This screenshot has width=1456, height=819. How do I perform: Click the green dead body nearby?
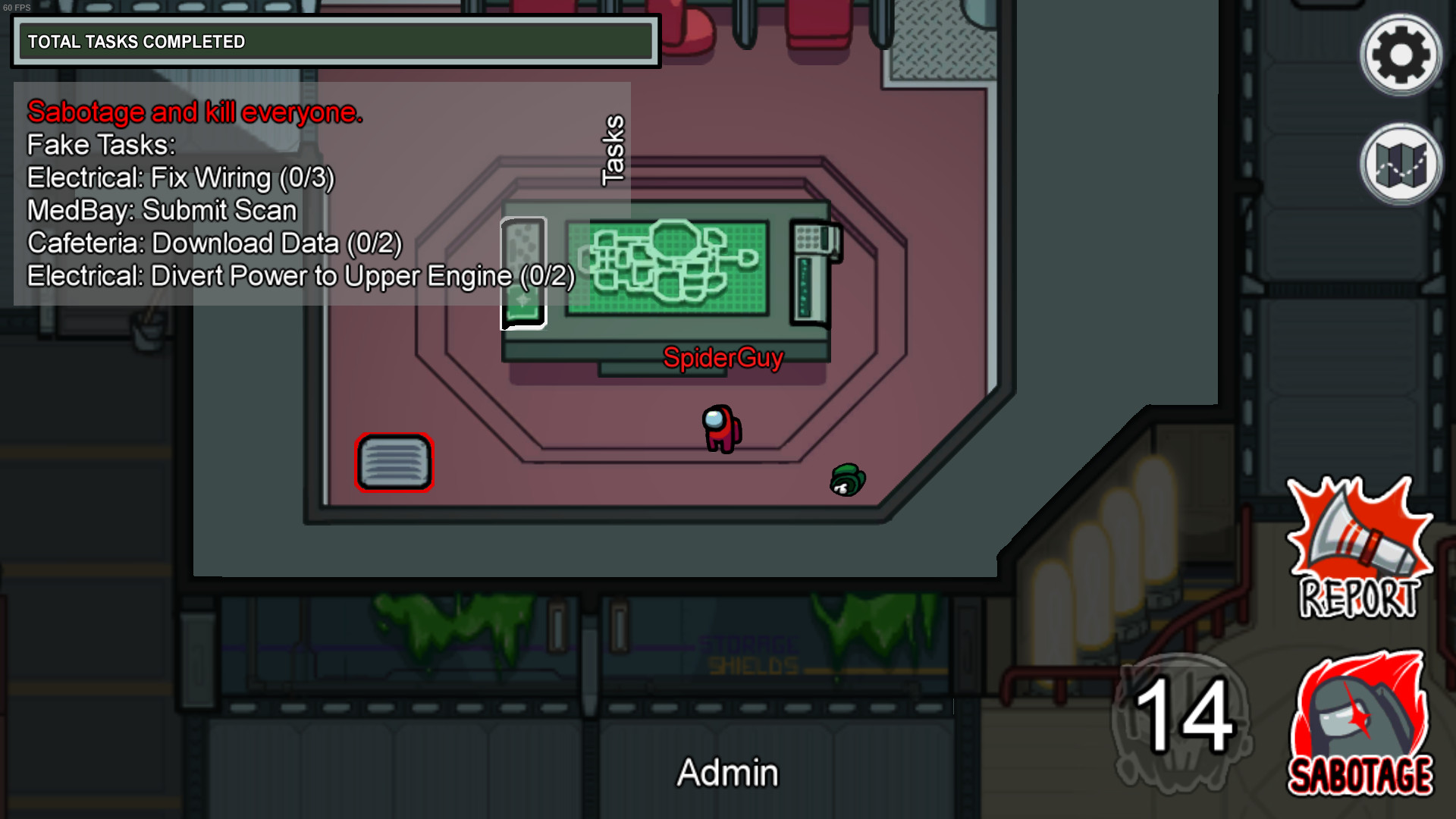[847, 479]
